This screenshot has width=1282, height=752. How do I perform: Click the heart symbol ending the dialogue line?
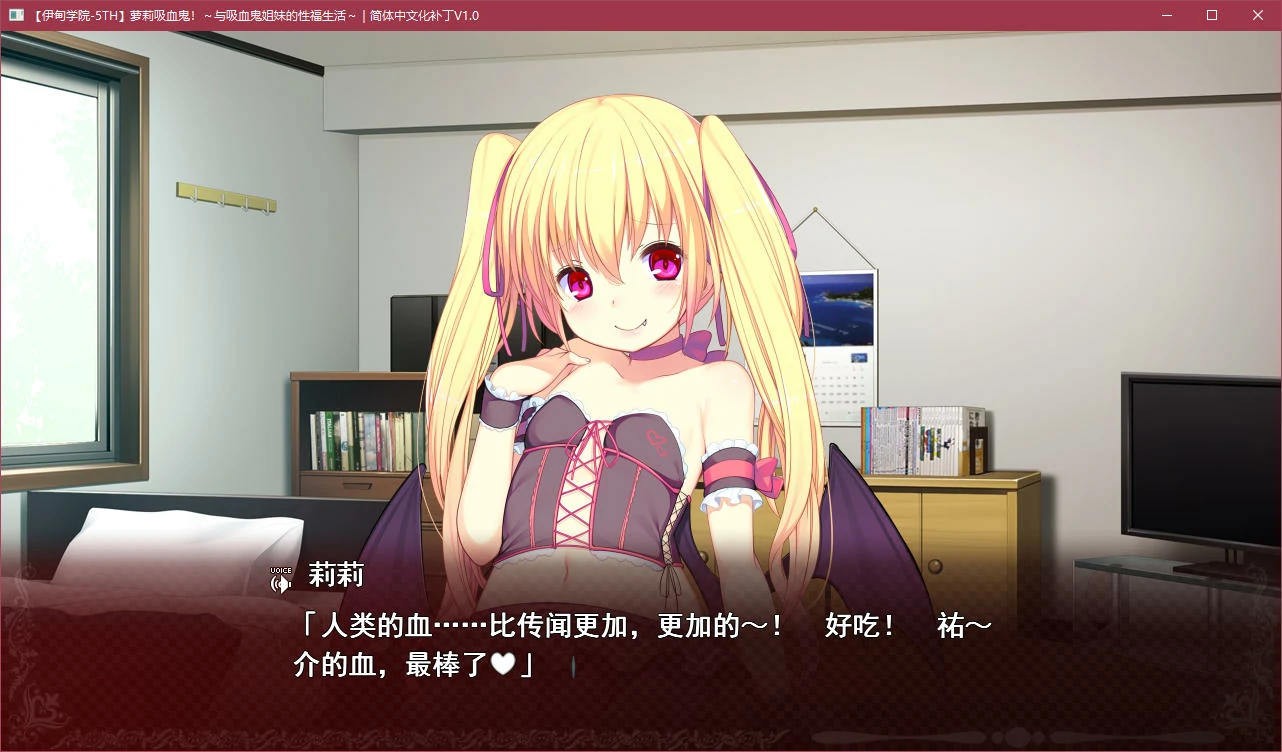click(506, 663)
